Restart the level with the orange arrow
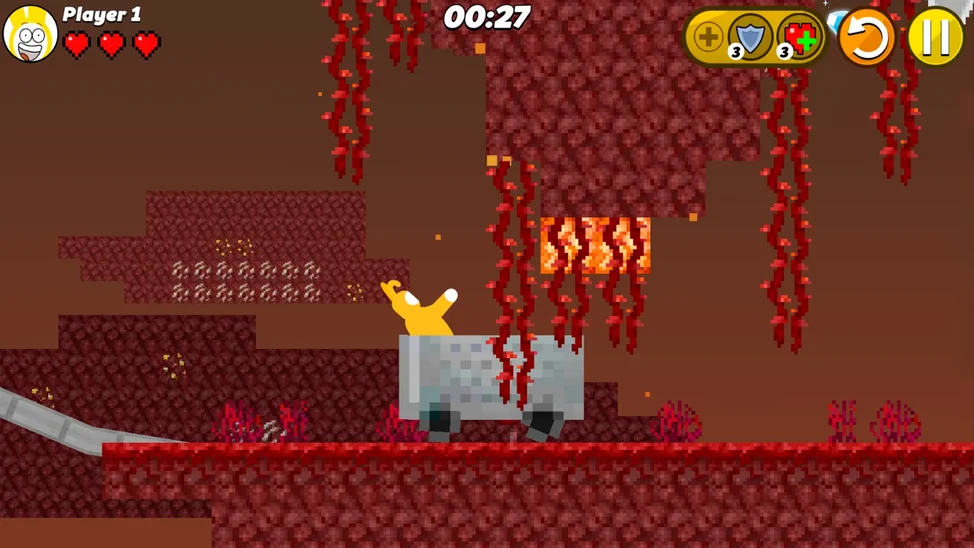Viewport: 974px width, 548px height. pyautogui.click(x=866, y=38)
